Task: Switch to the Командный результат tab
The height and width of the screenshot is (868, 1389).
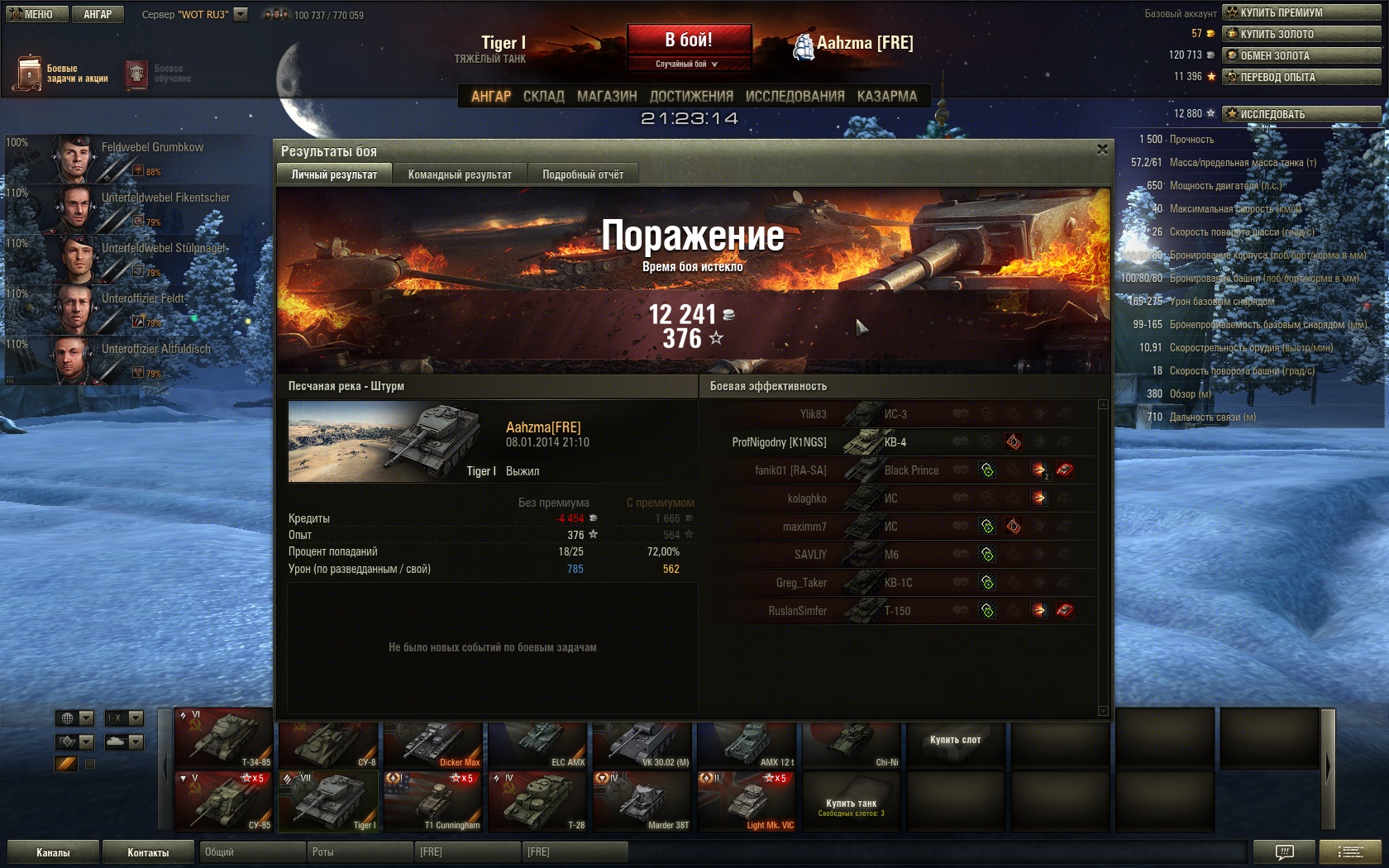Action: coord(460,174)
